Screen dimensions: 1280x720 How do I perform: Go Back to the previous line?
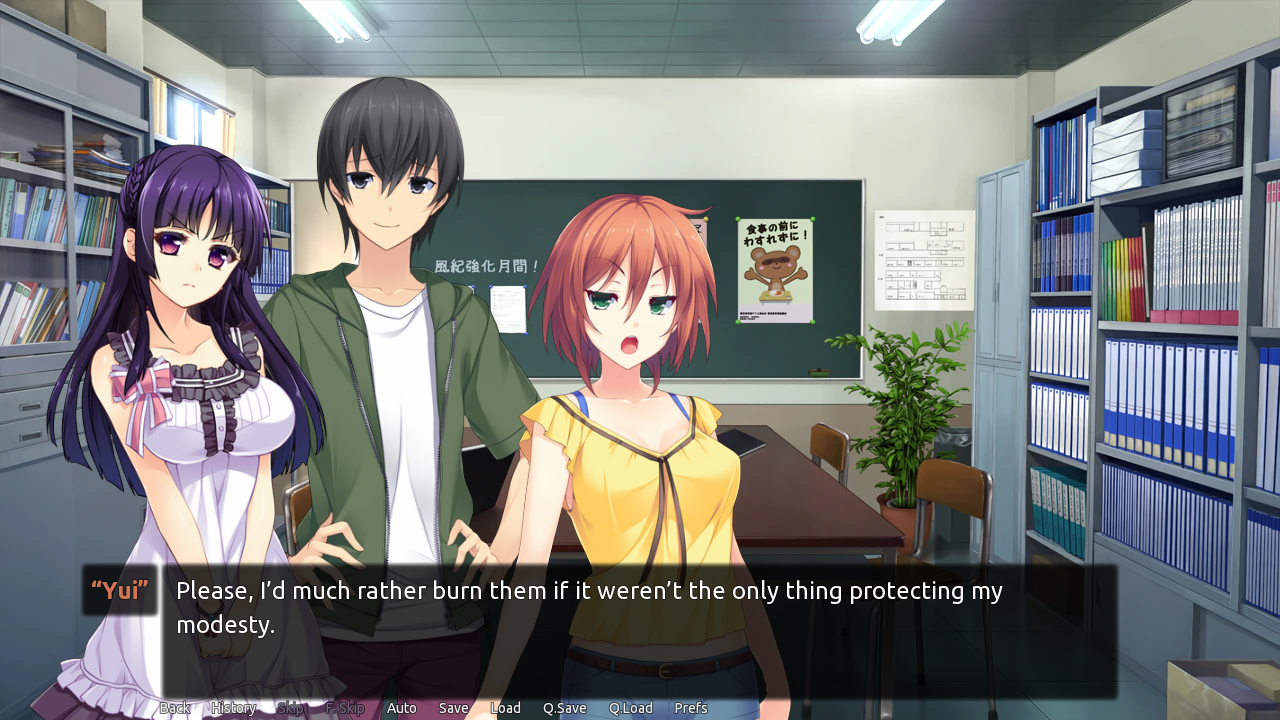point(174,707)
